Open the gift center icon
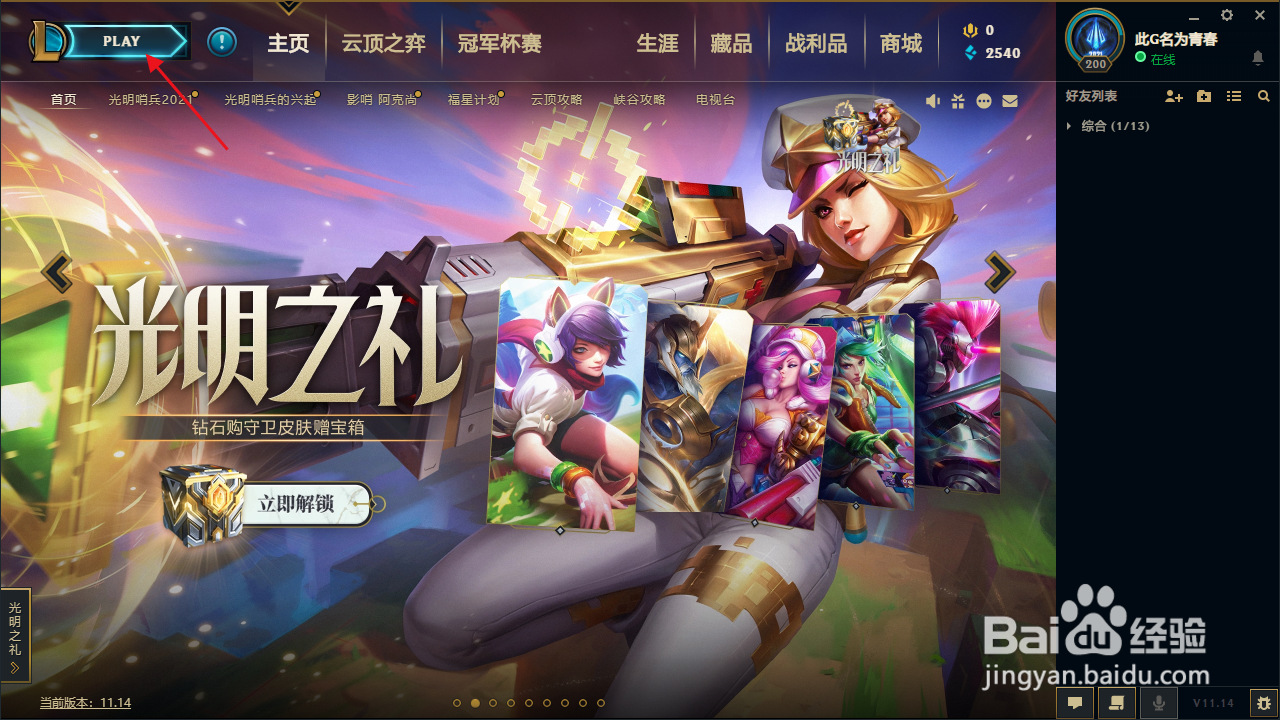The width and height of the screenshot is (1280, 720). coord(958,100)
